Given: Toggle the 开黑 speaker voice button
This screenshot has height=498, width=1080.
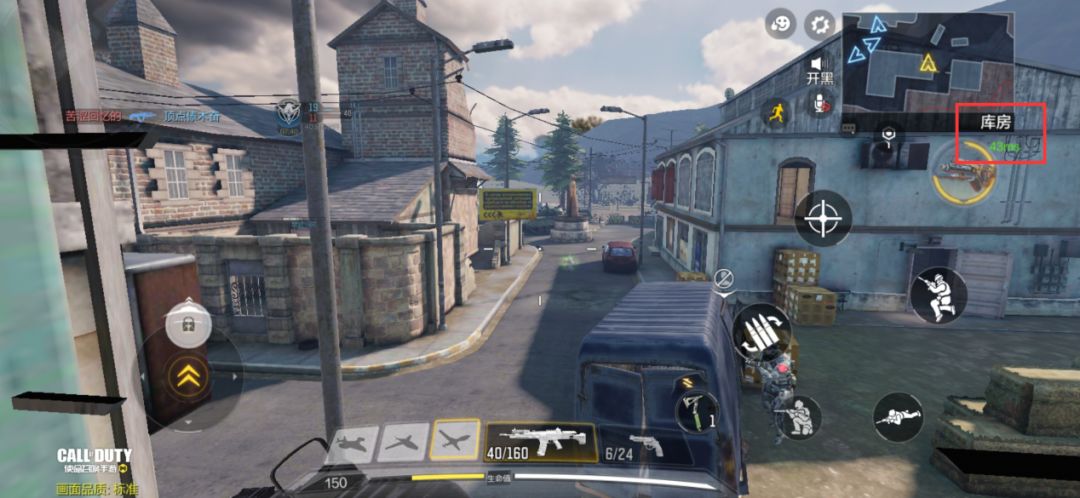Looking at the screenshot, I should 820,66.
